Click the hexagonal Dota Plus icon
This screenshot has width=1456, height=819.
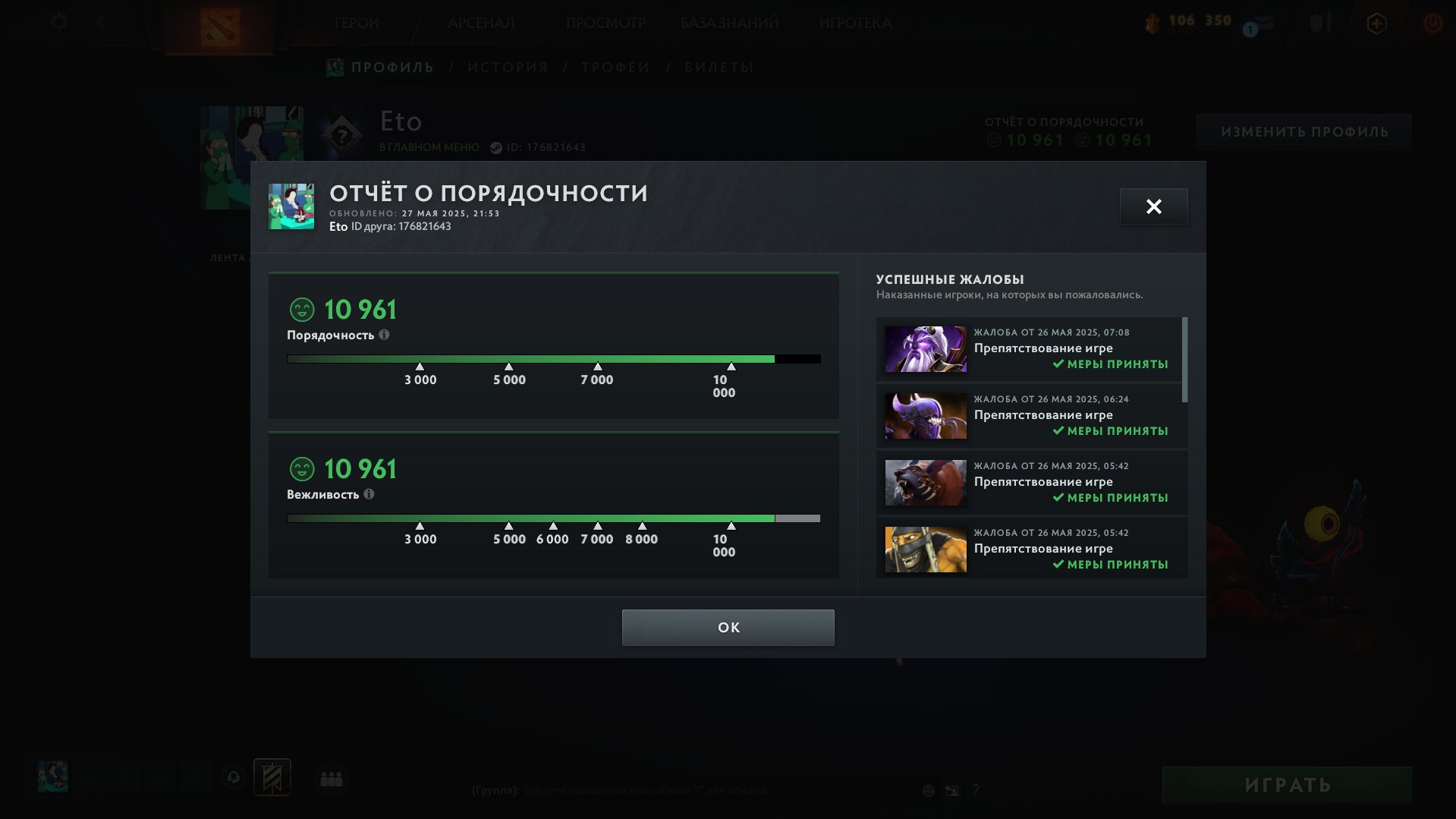tap(1377, 24)
